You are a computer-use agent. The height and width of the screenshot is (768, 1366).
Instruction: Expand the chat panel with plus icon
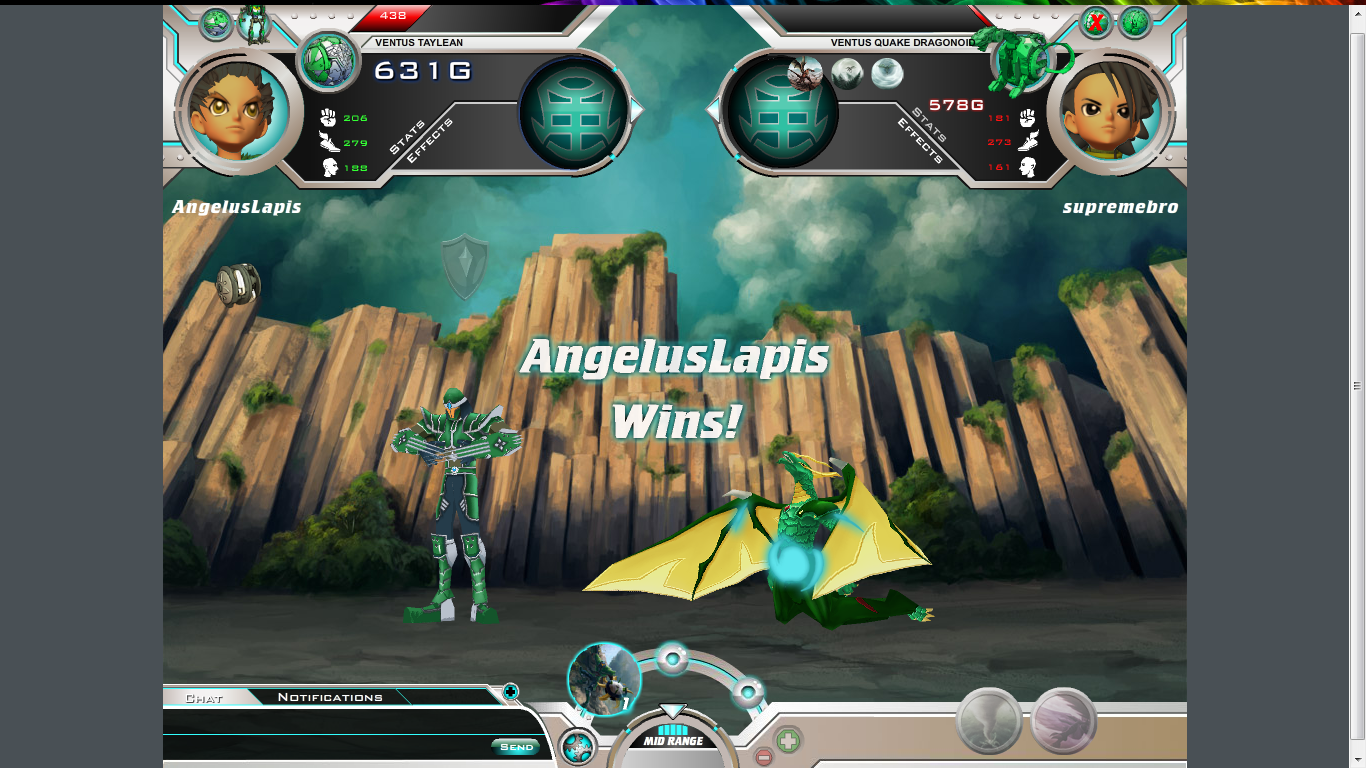[510, 691]
